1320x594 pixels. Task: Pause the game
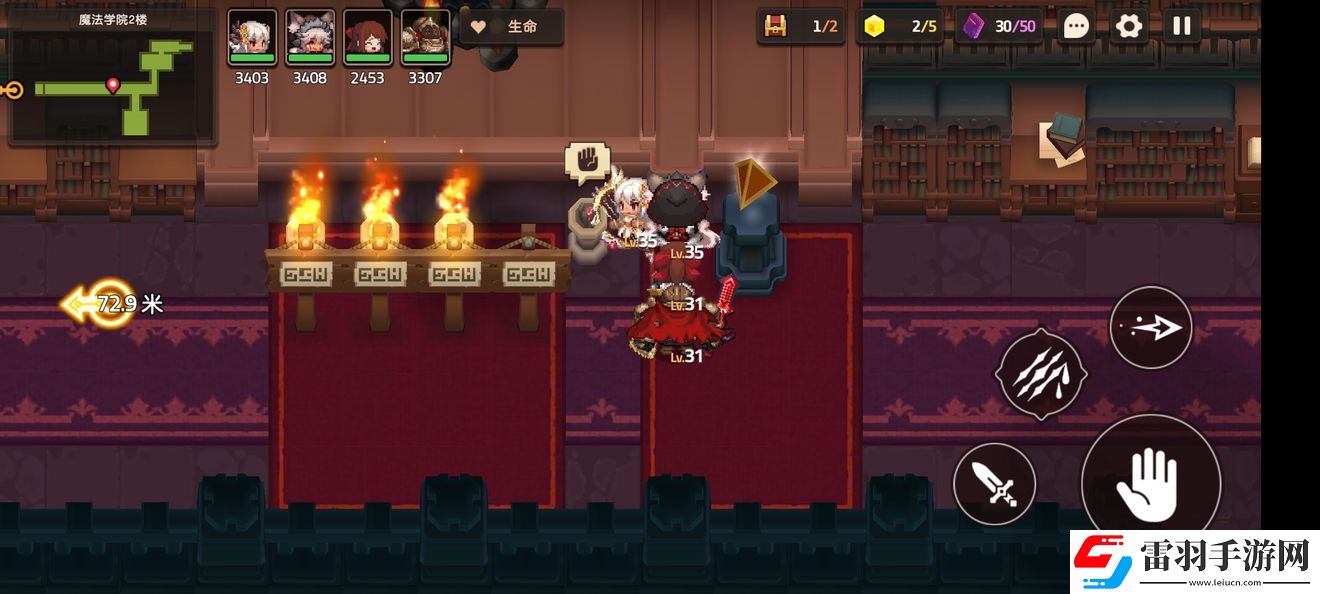click(1182, 26)
